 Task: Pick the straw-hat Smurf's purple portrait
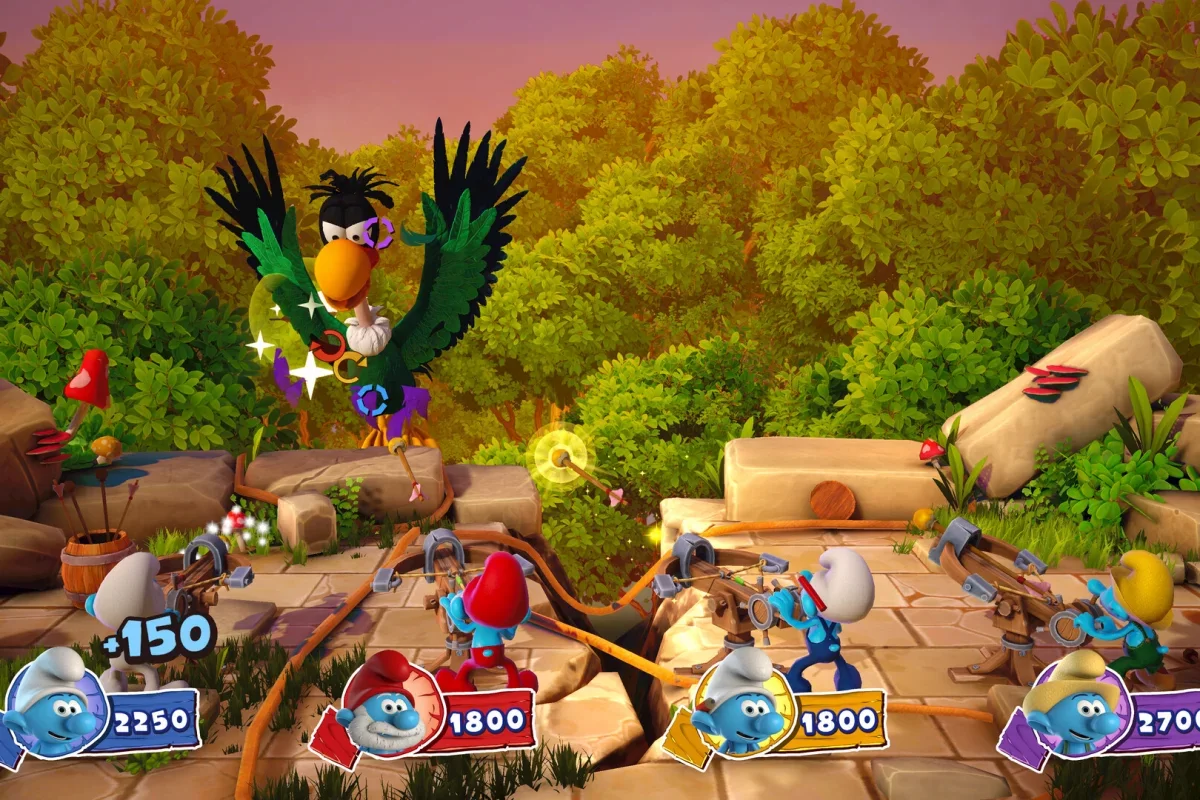pyautogui.click(x=1073, y=709)
